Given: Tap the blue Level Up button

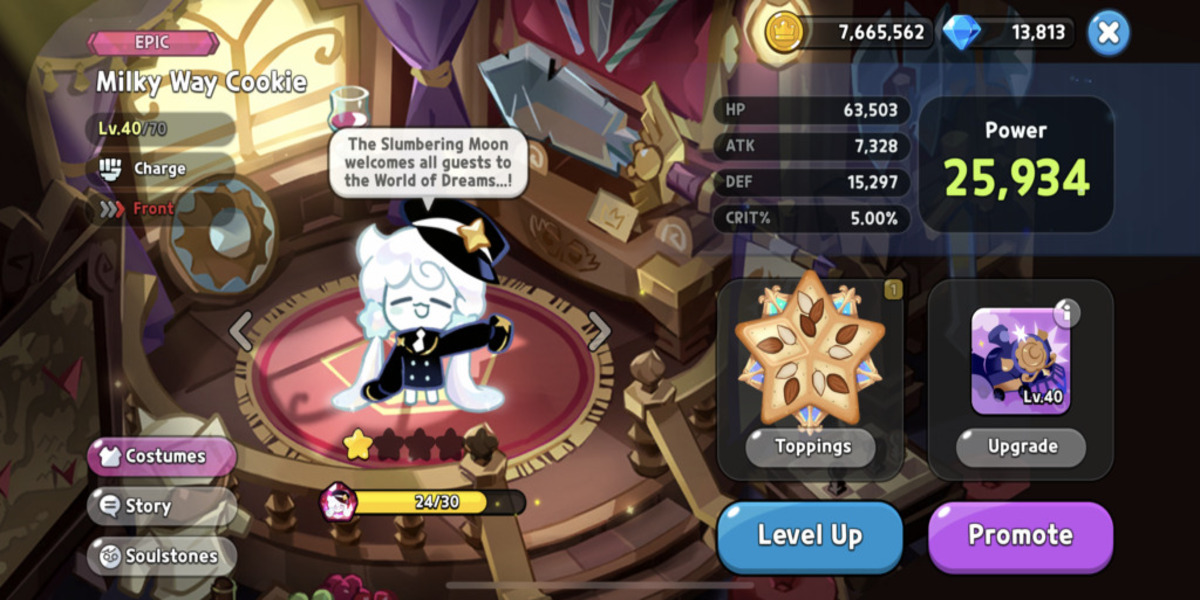Looking at the screenshot, I should 809,535.
